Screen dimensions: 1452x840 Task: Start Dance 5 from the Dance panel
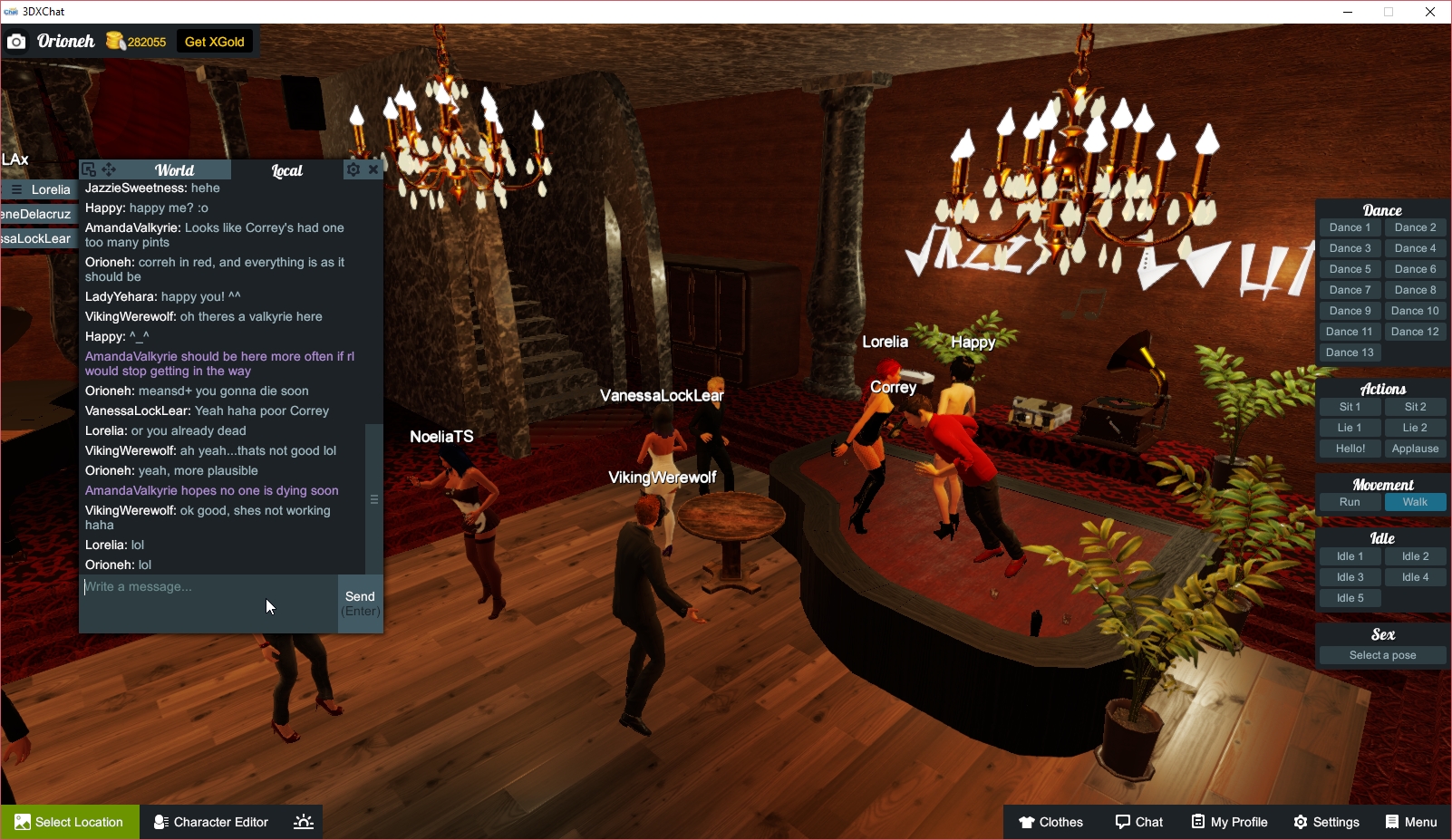click(x=1350, y=268)
